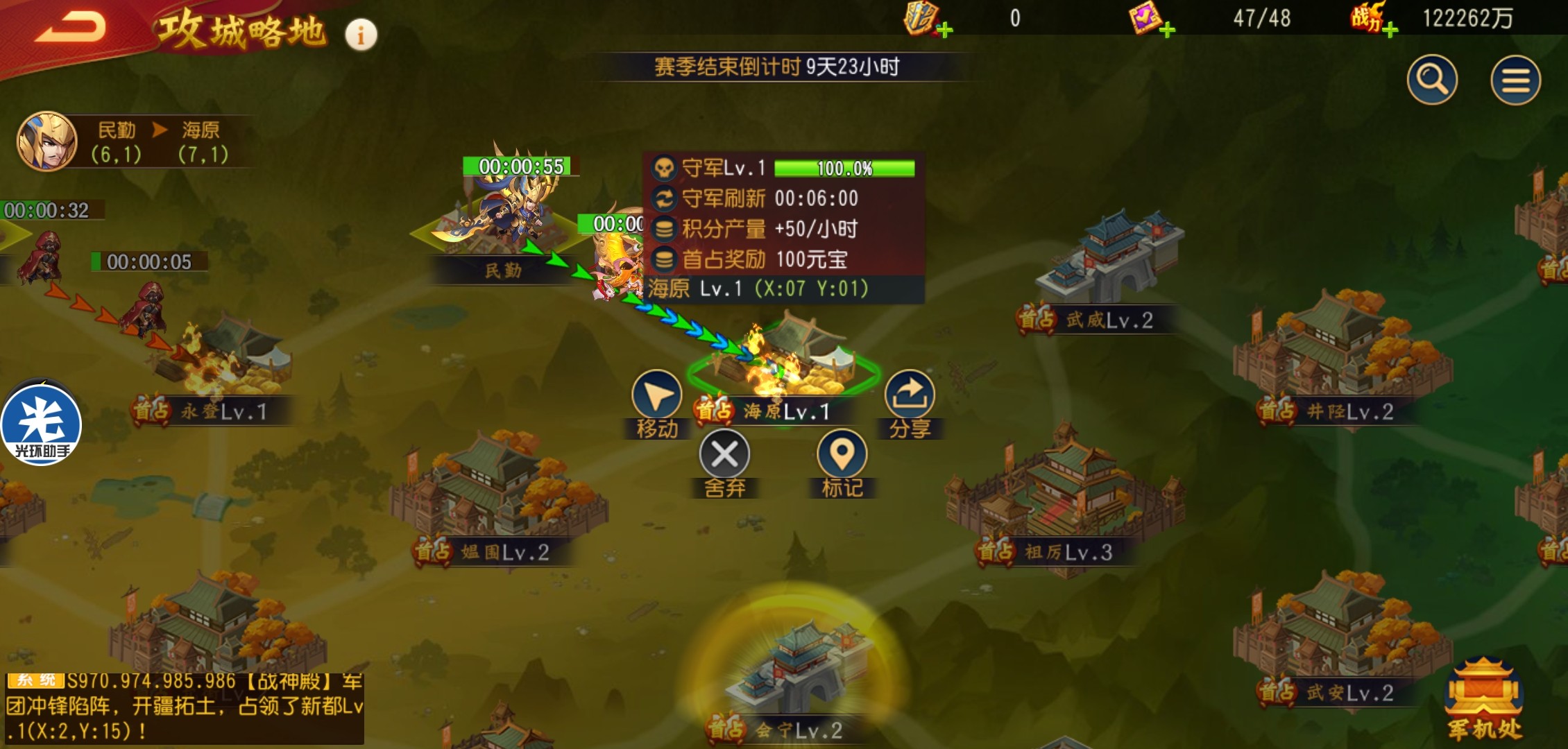
Task: Choose the 井陉 Lv.2 city label
Action: click(x=1349, y=412)
